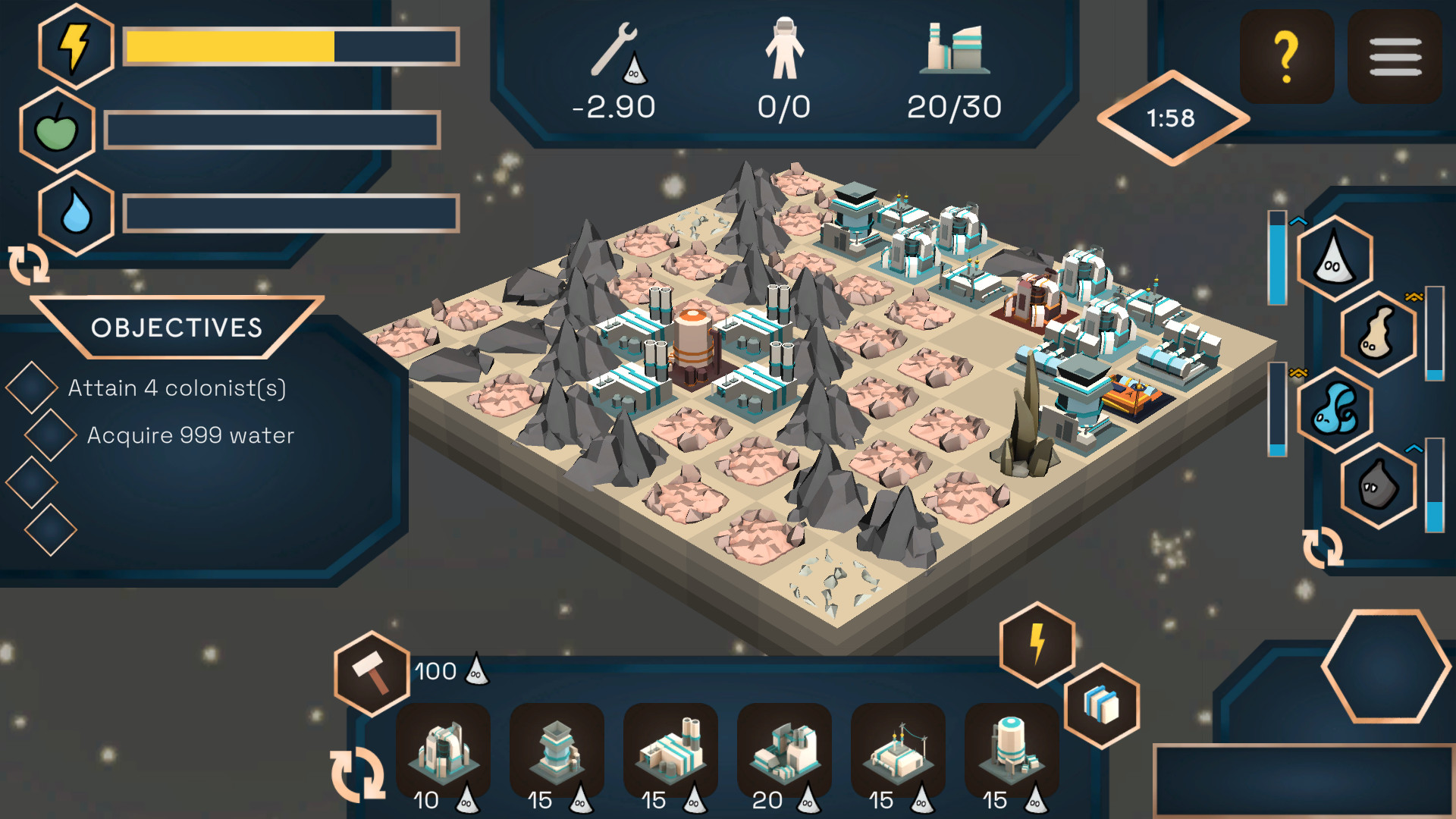Open the Help question mark

[1287, 54]
